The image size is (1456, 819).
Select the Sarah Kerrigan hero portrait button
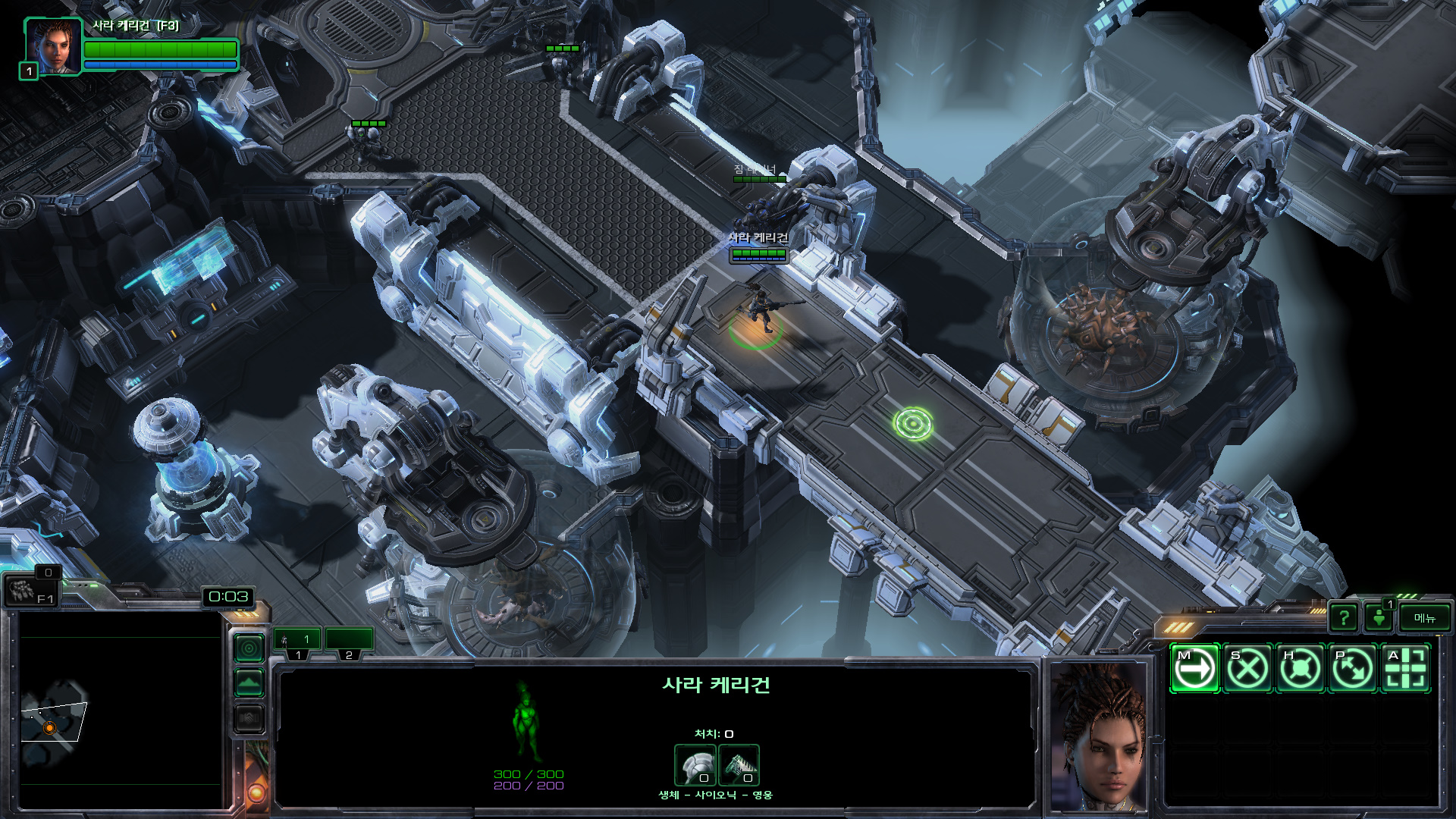52,47
